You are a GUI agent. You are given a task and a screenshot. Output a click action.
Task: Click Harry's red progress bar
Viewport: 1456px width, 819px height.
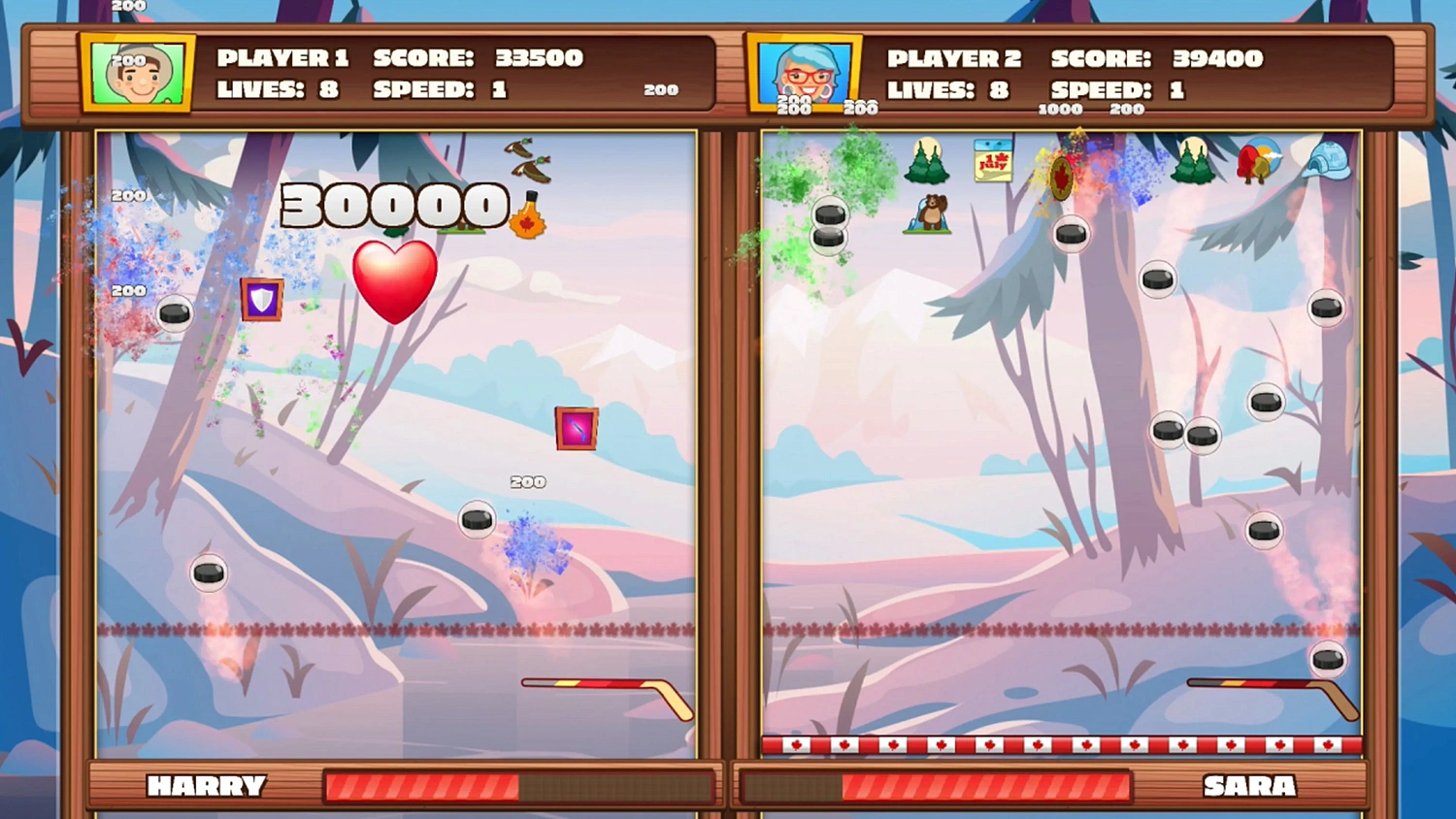427,786
